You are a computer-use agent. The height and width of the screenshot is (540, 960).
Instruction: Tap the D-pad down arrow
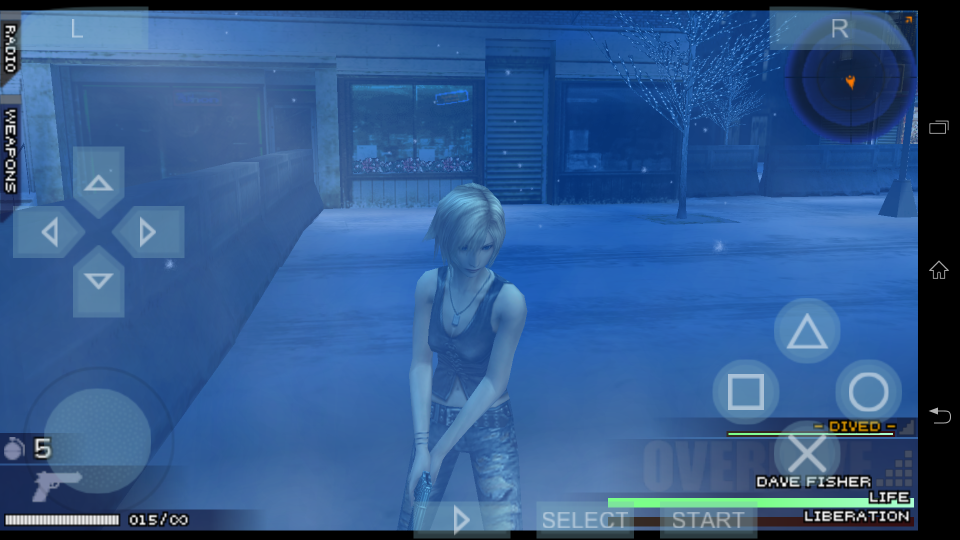click(98, 281)
